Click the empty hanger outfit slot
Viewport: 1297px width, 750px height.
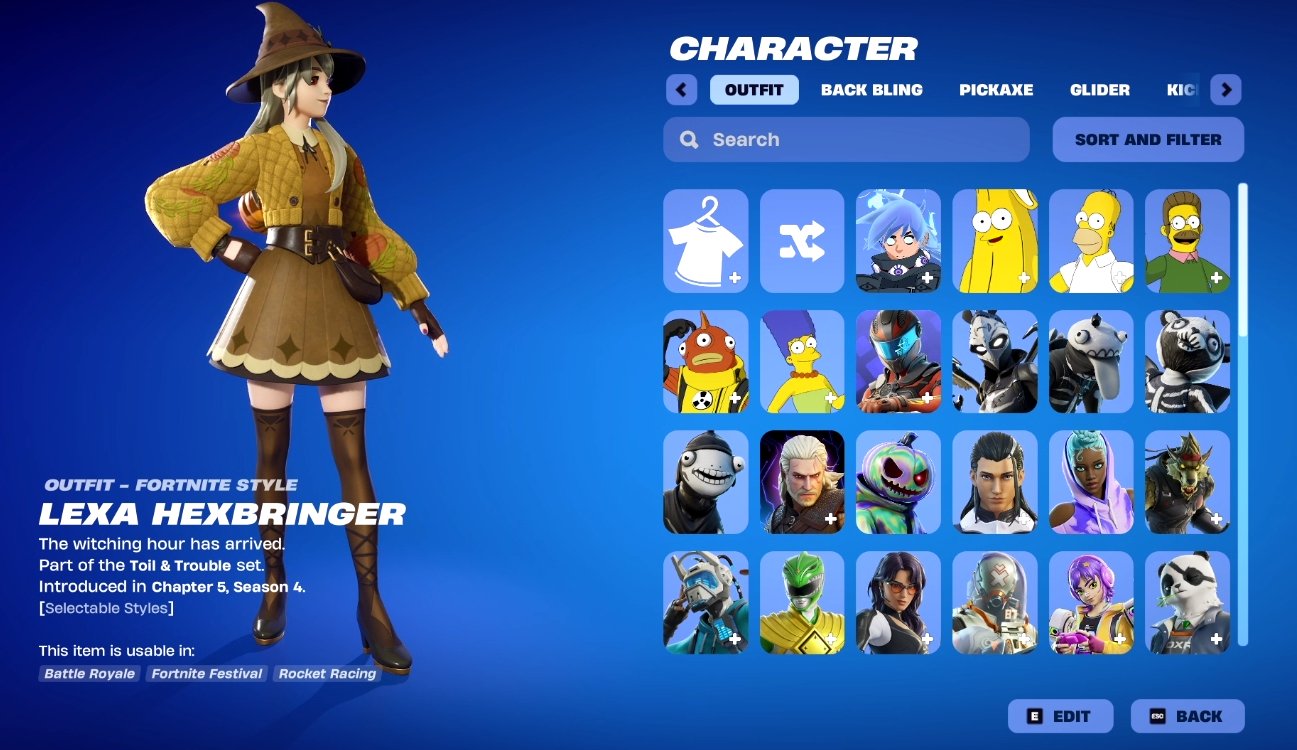click(x=704, y=241)
